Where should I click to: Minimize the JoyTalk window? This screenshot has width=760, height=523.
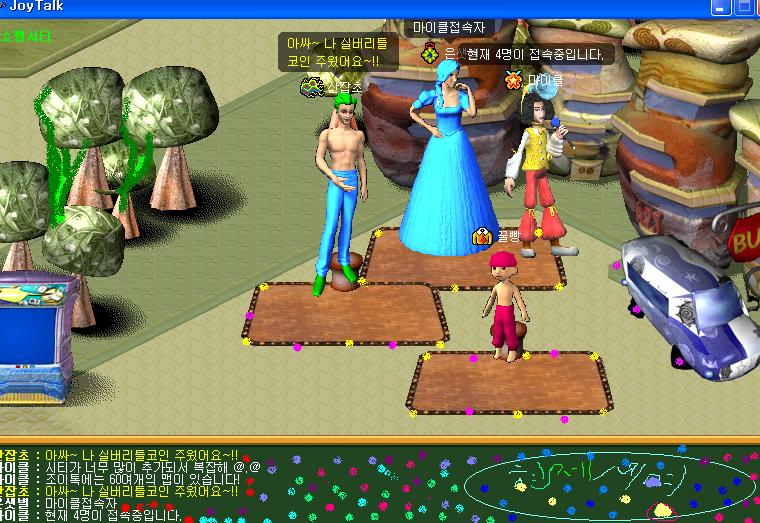[721, 6]
